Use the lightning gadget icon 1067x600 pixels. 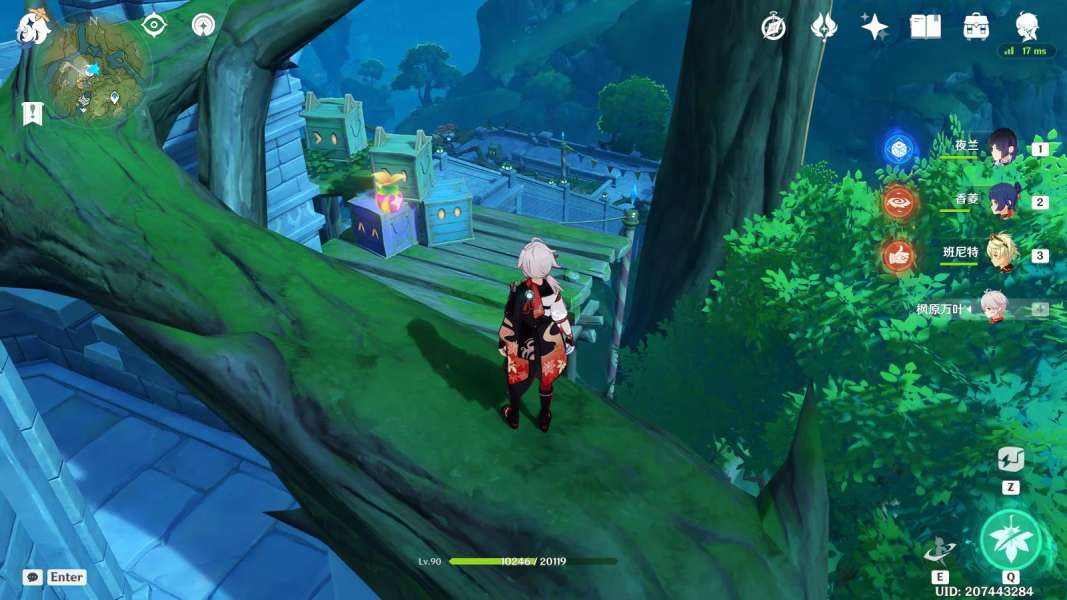tap(1011, 461)
